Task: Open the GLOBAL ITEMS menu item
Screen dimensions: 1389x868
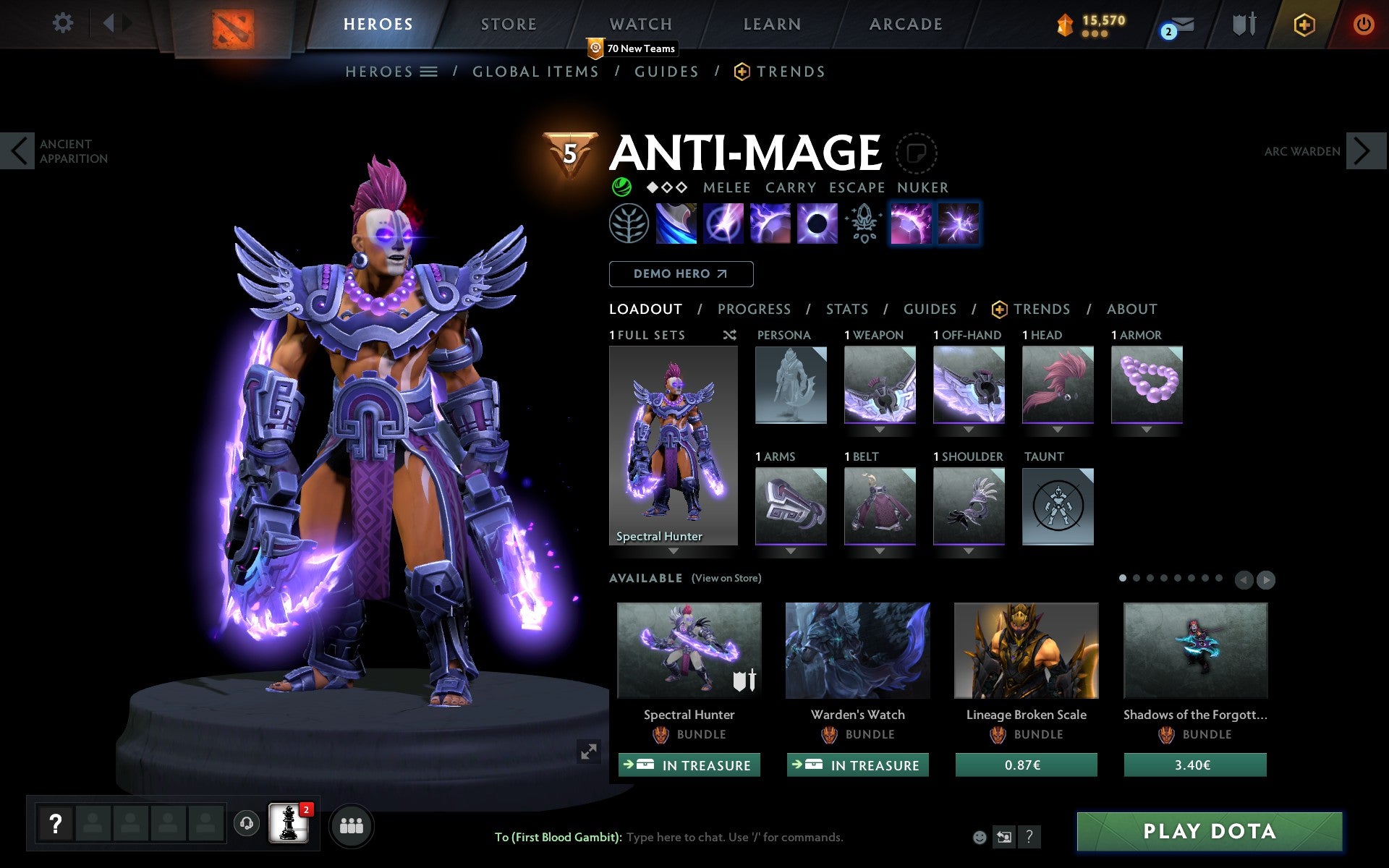Action: pyautogui.click(x=535, y=71)
